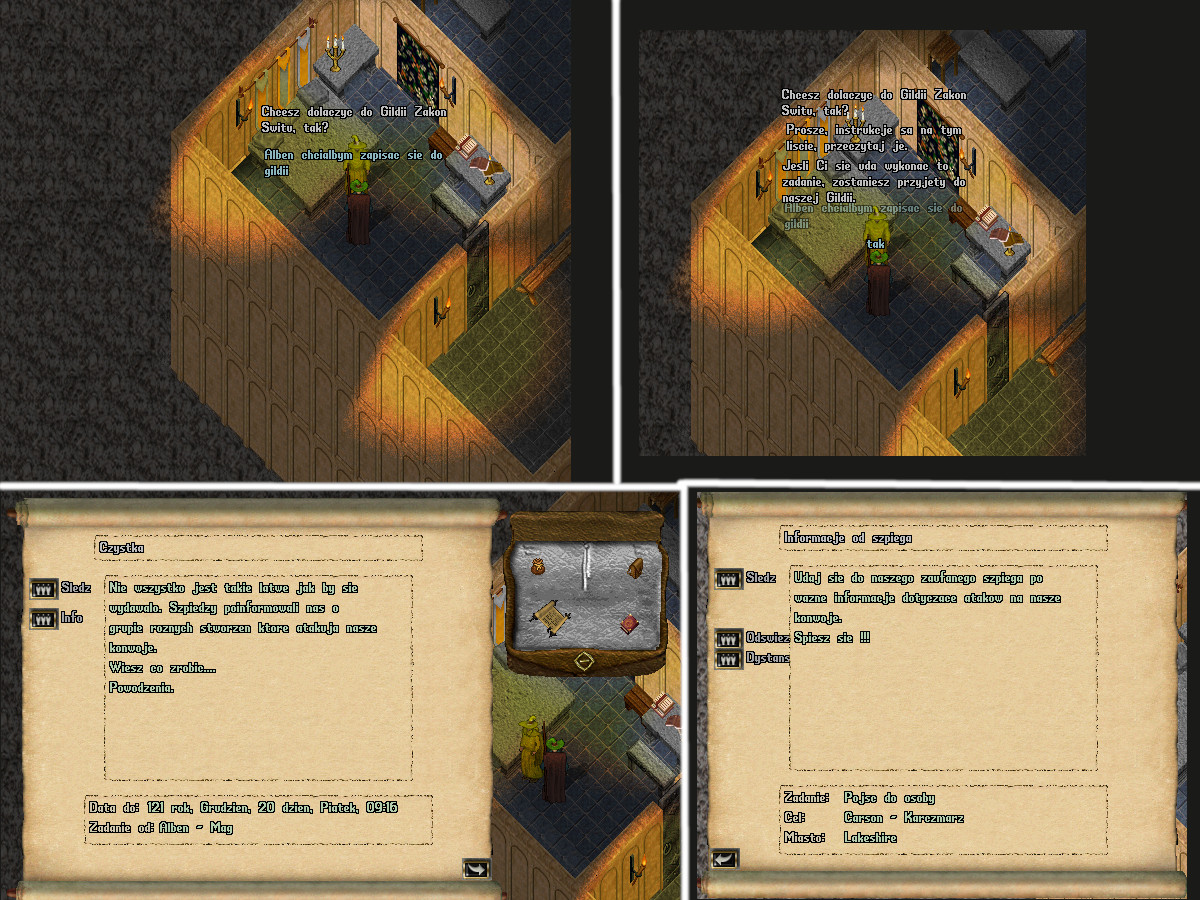Select the small pouch in the open container

538,568
